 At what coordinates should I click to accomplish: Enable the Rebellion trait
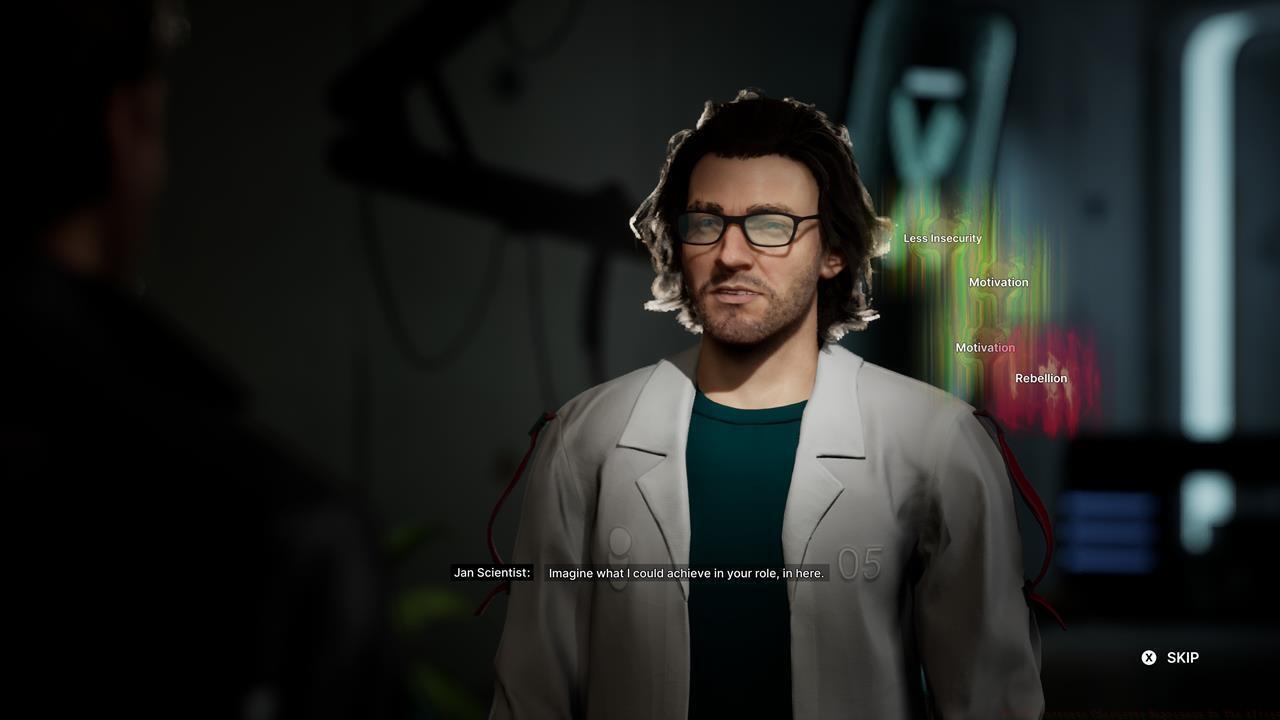(x=1041, y=378)
